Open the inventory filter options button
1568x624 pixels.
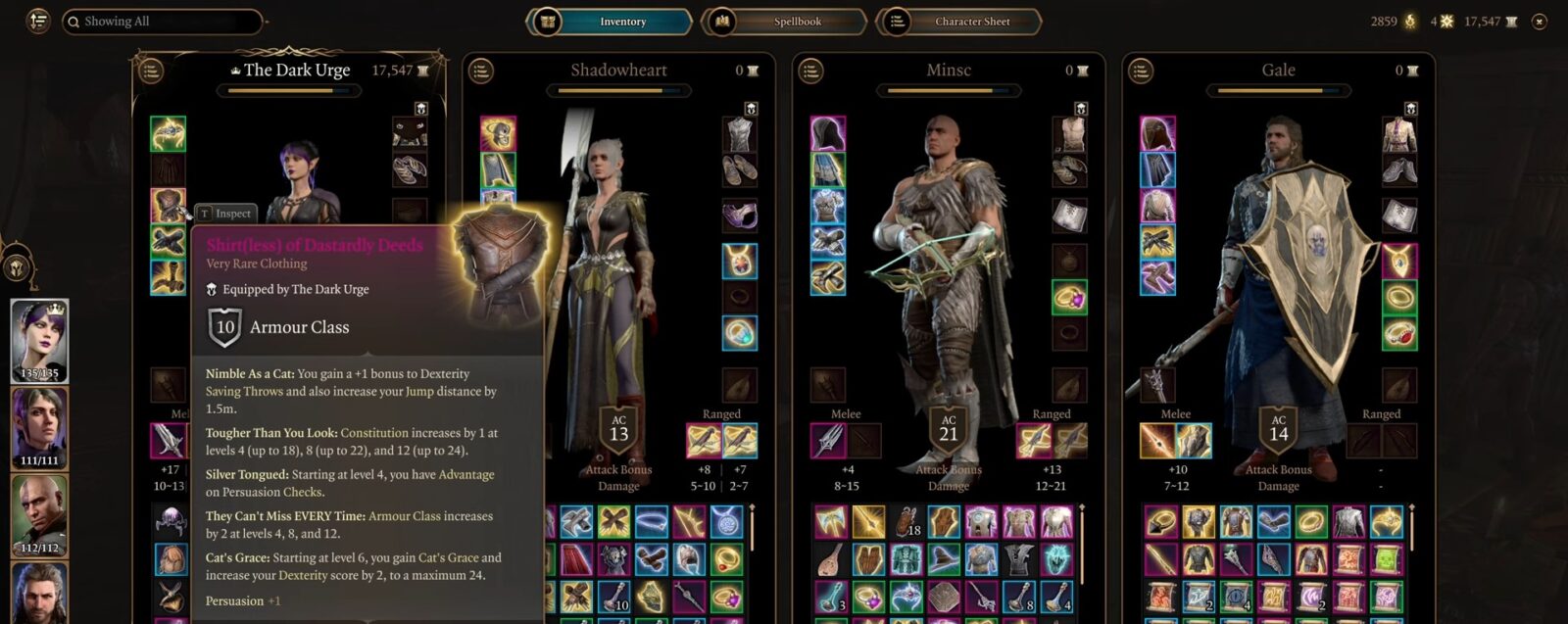[x=38, y=22]
